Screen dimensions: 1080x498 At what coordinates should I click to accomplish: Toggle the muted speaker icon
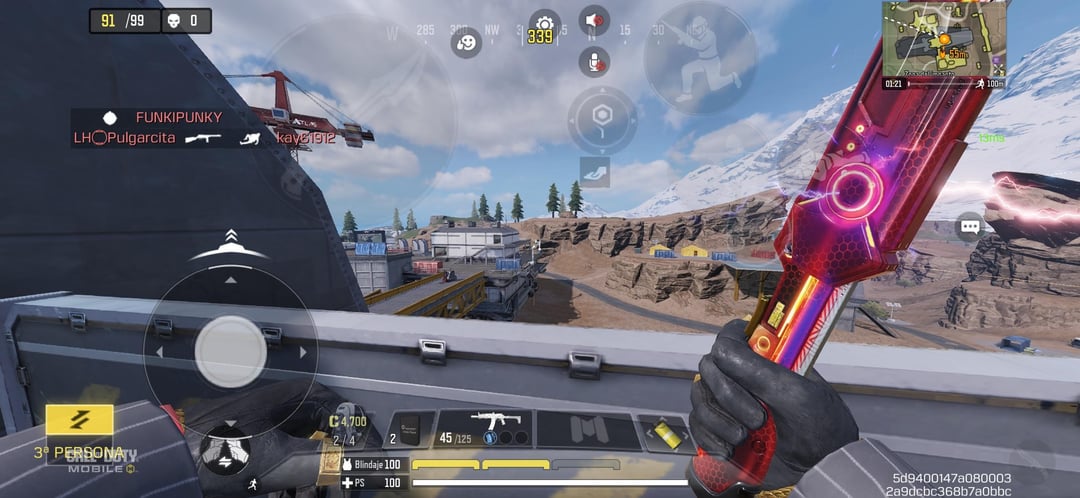(594, 20)
